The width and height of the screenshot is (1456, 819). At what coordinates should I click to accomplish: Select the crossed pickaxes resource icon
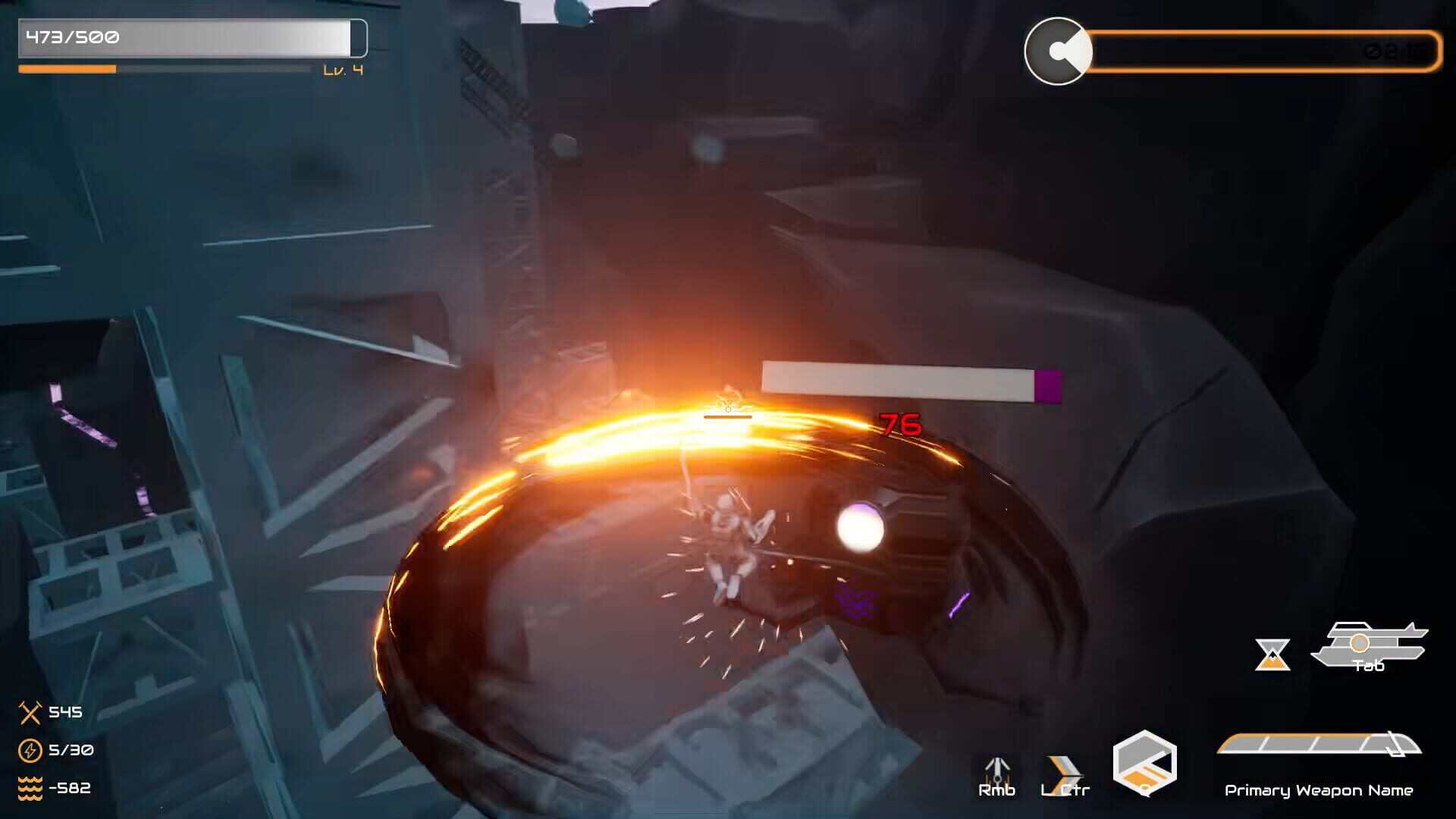(x=30, y=713)
